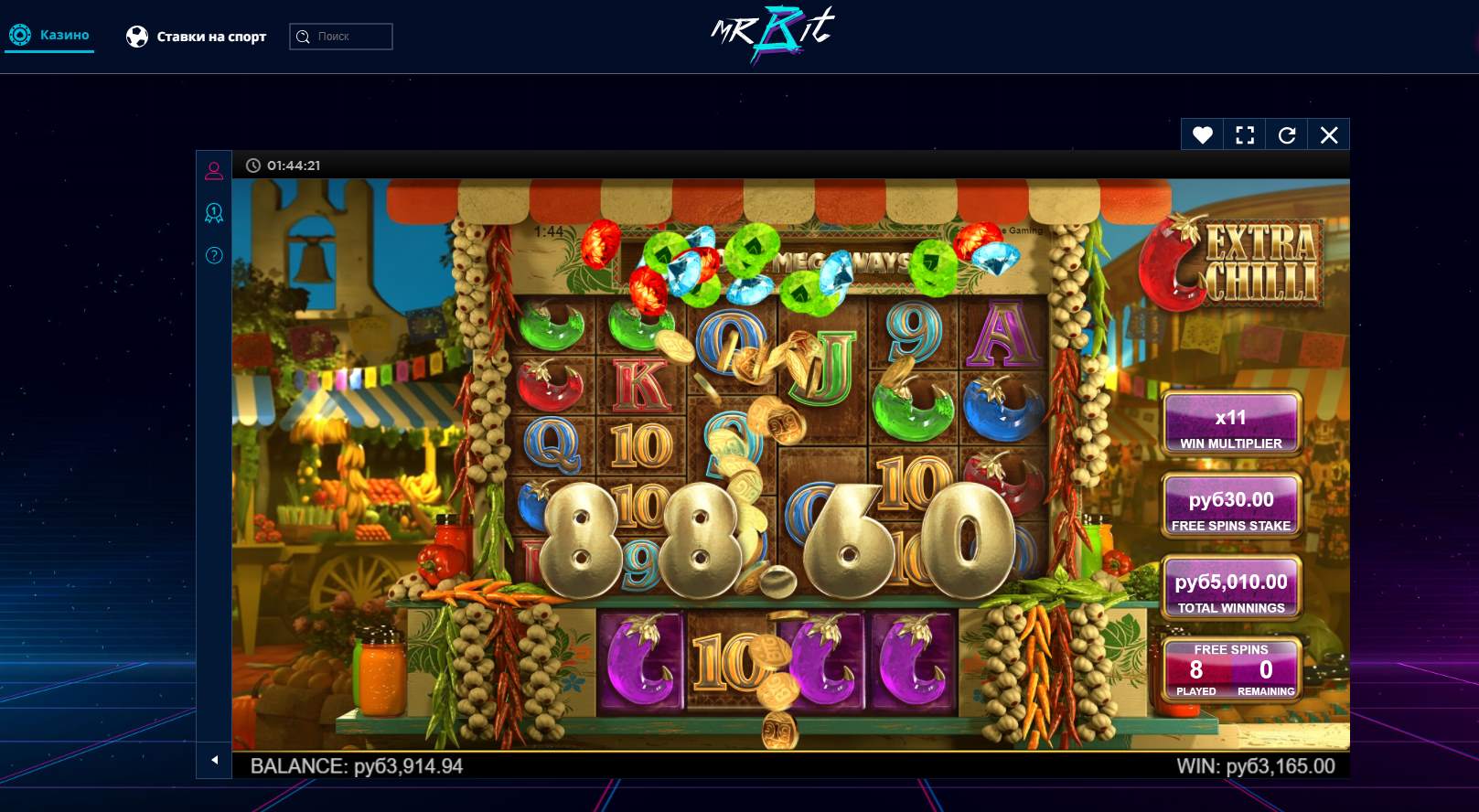Open the user profile sidebar icon
1479x812 pixels.
click(214, 170)
